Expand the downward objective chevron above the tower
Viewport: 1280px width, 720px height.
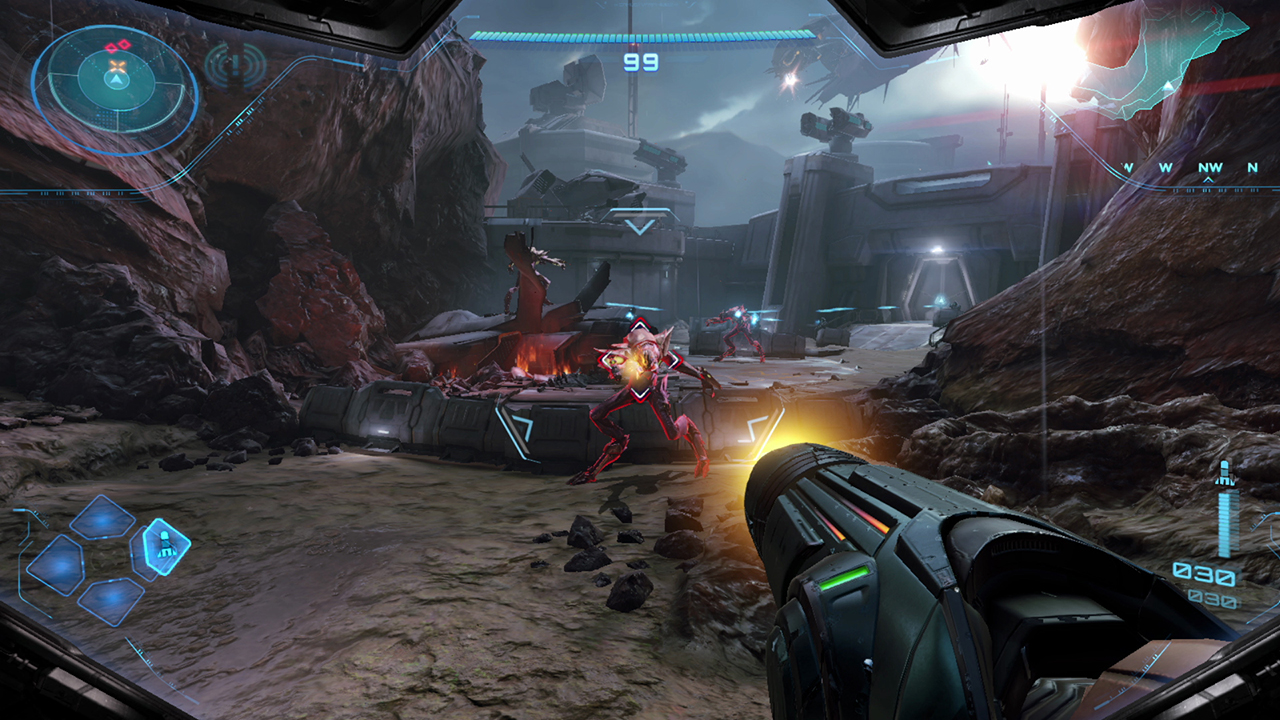click(637, 225)
